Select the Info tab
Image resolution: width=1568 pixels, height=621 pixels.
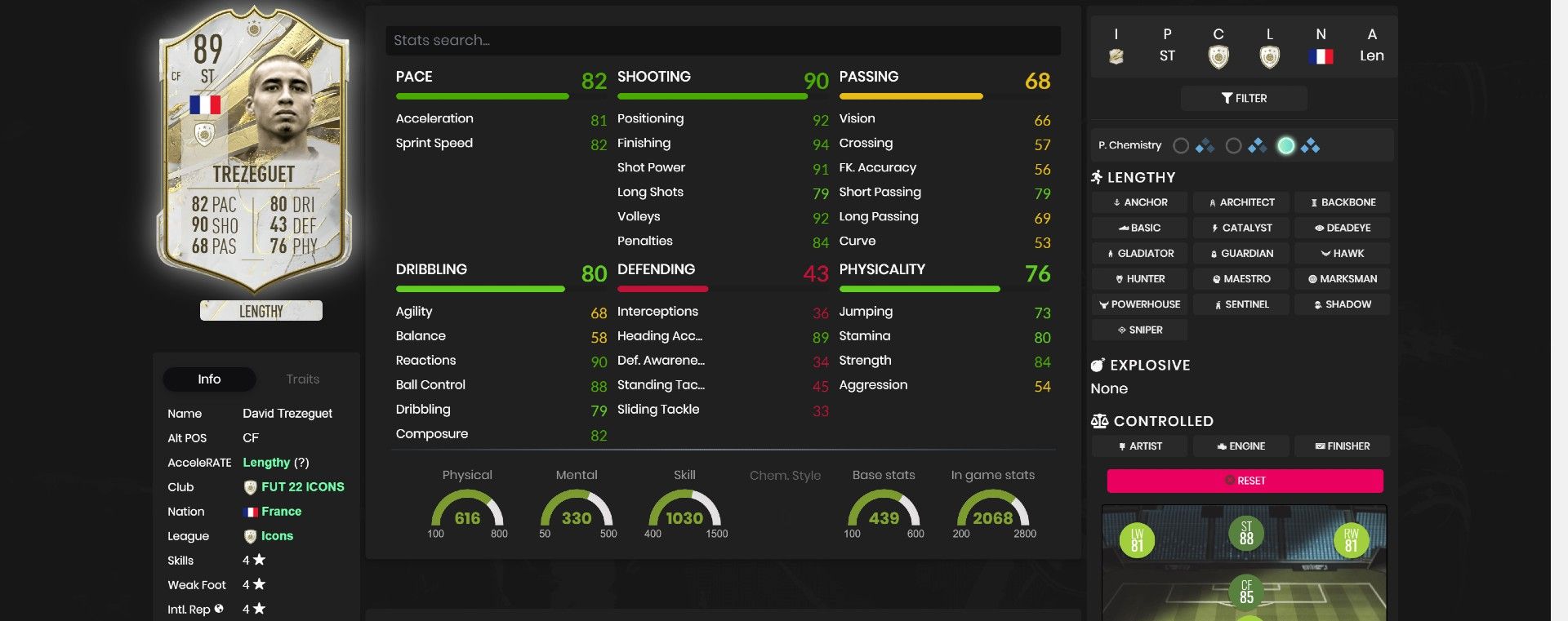click(209, 379)
